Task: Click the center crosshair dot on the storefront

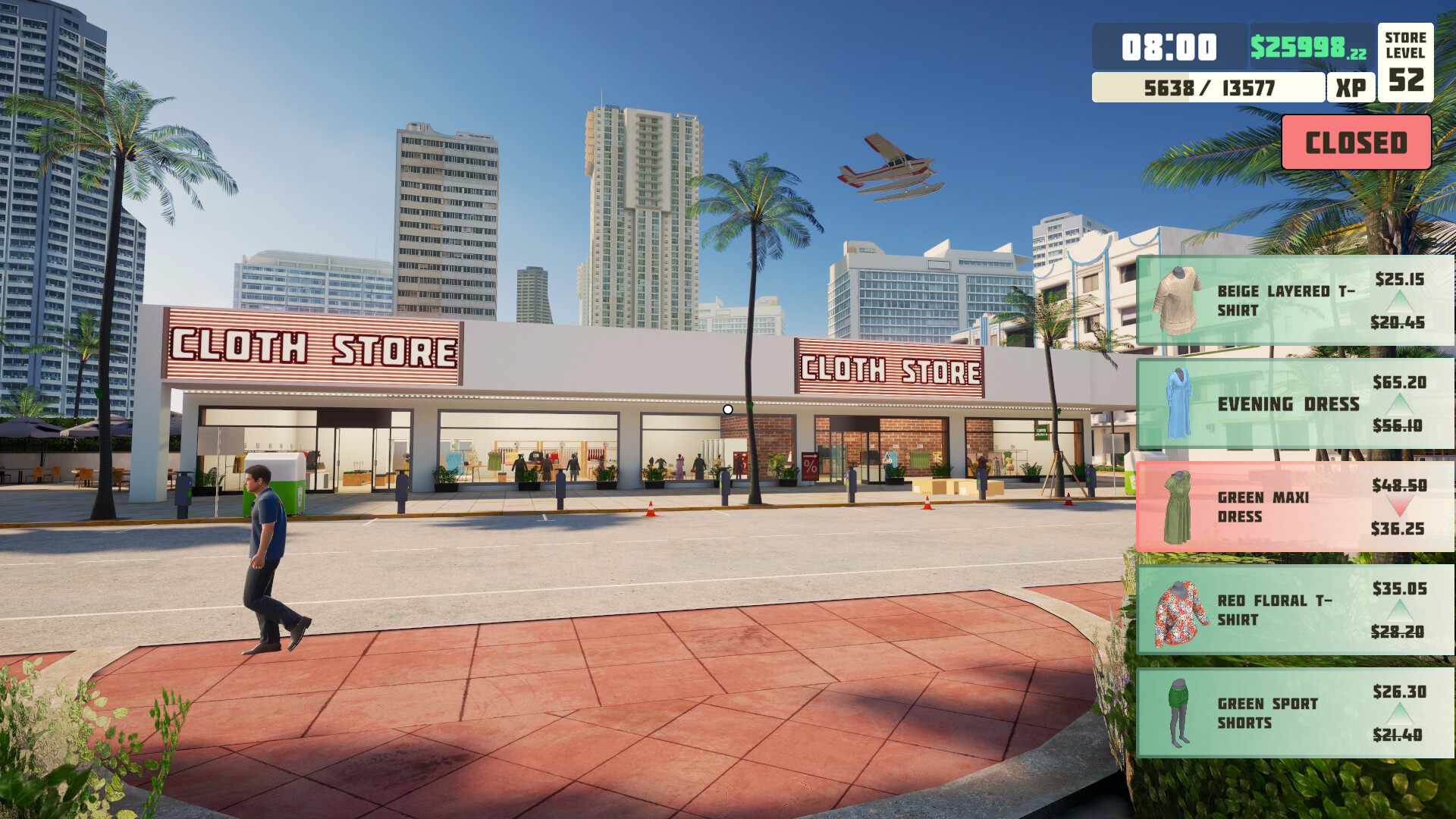Action: point(728,409)
